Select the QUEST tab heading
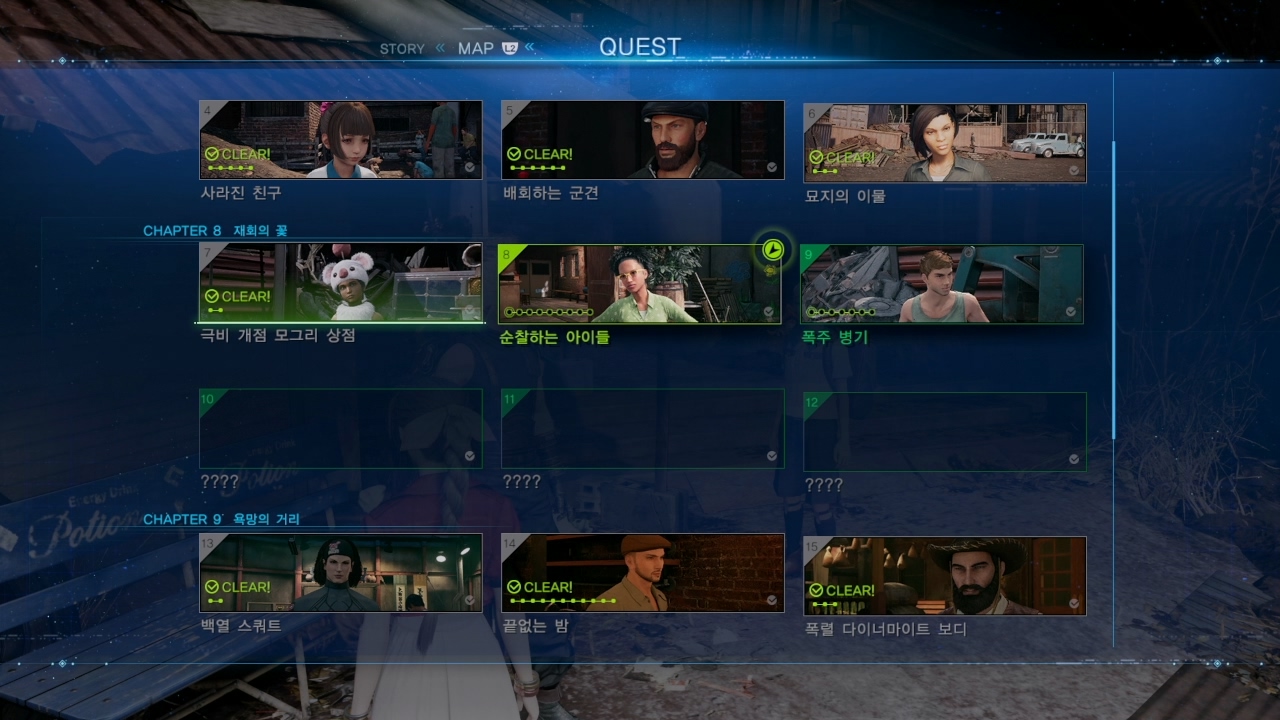 click(x=640, y=47)
